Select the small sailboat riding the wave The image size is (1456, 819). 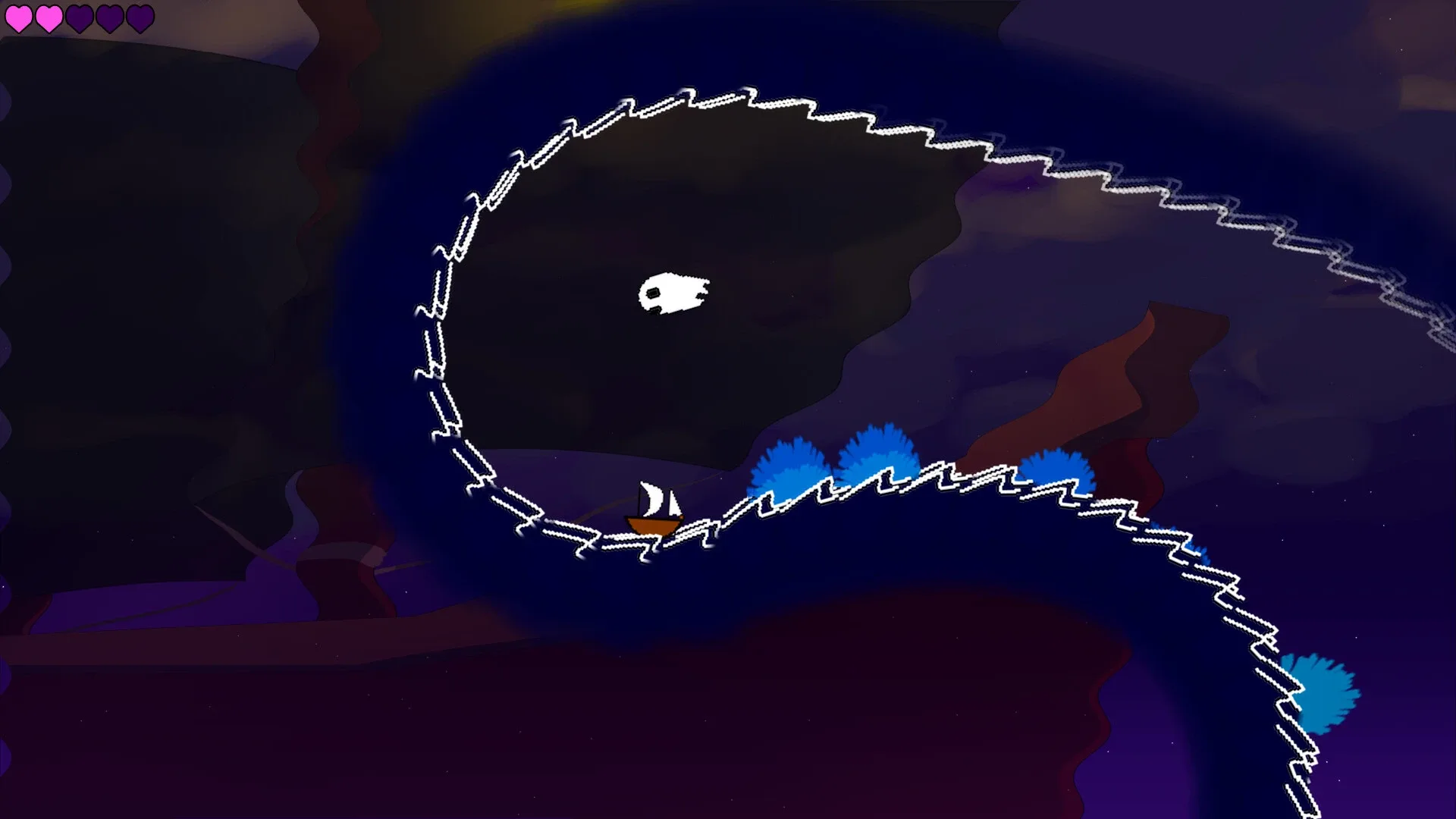coord(654,508)
